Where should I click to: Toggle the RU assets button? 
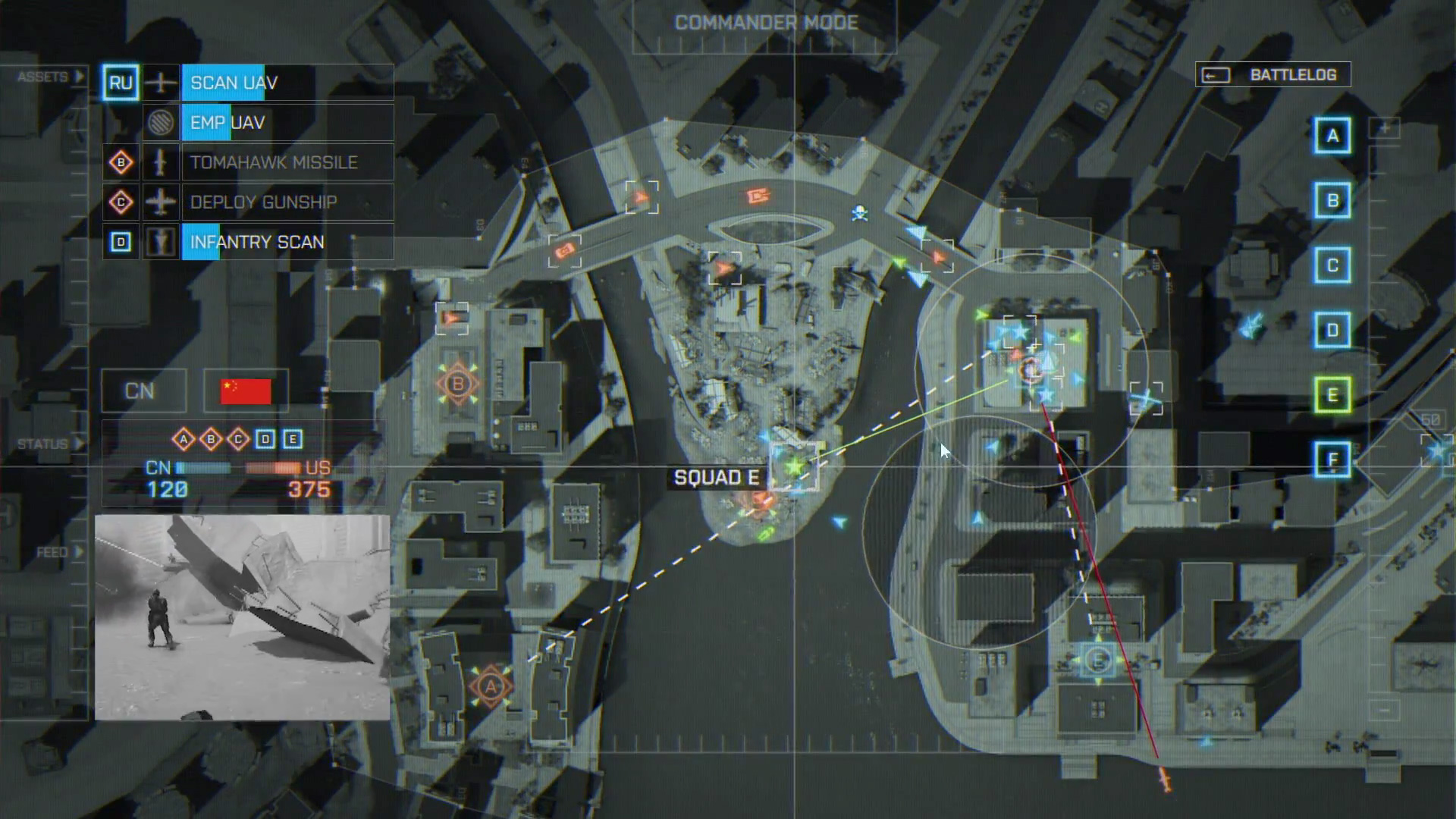click(x=120, y=83)
